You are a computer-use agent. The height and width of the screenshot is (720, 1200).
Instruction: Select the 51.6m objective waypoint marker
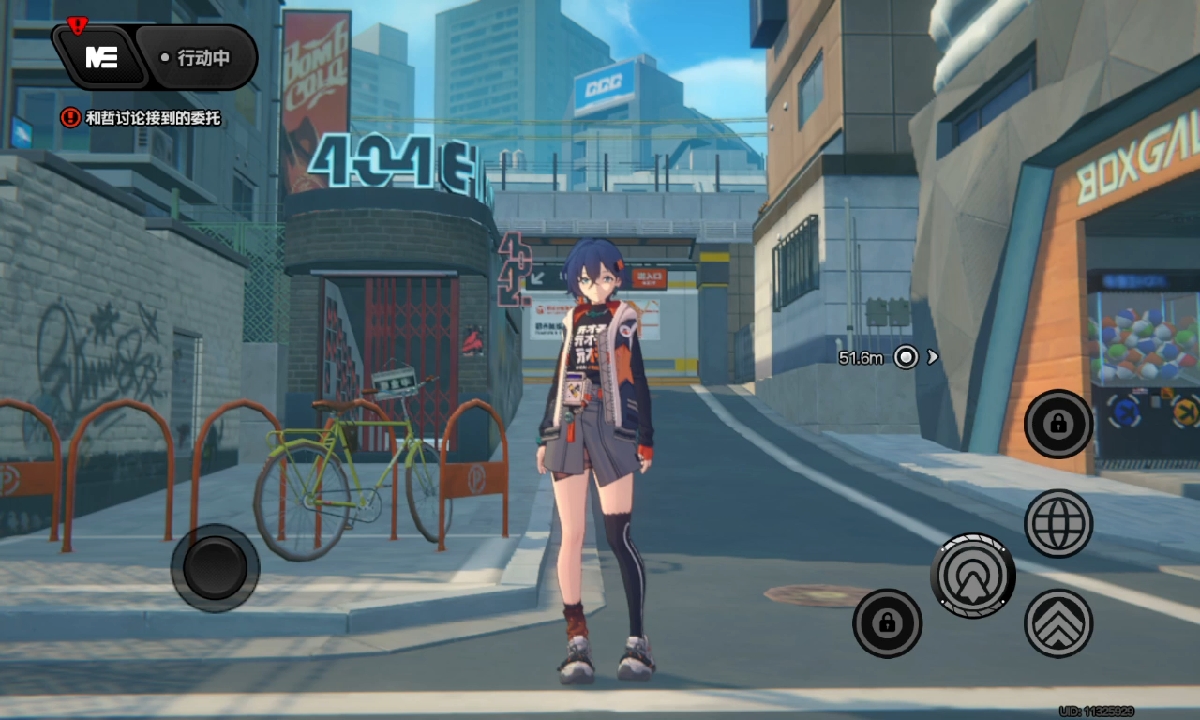tap(906, 357)
